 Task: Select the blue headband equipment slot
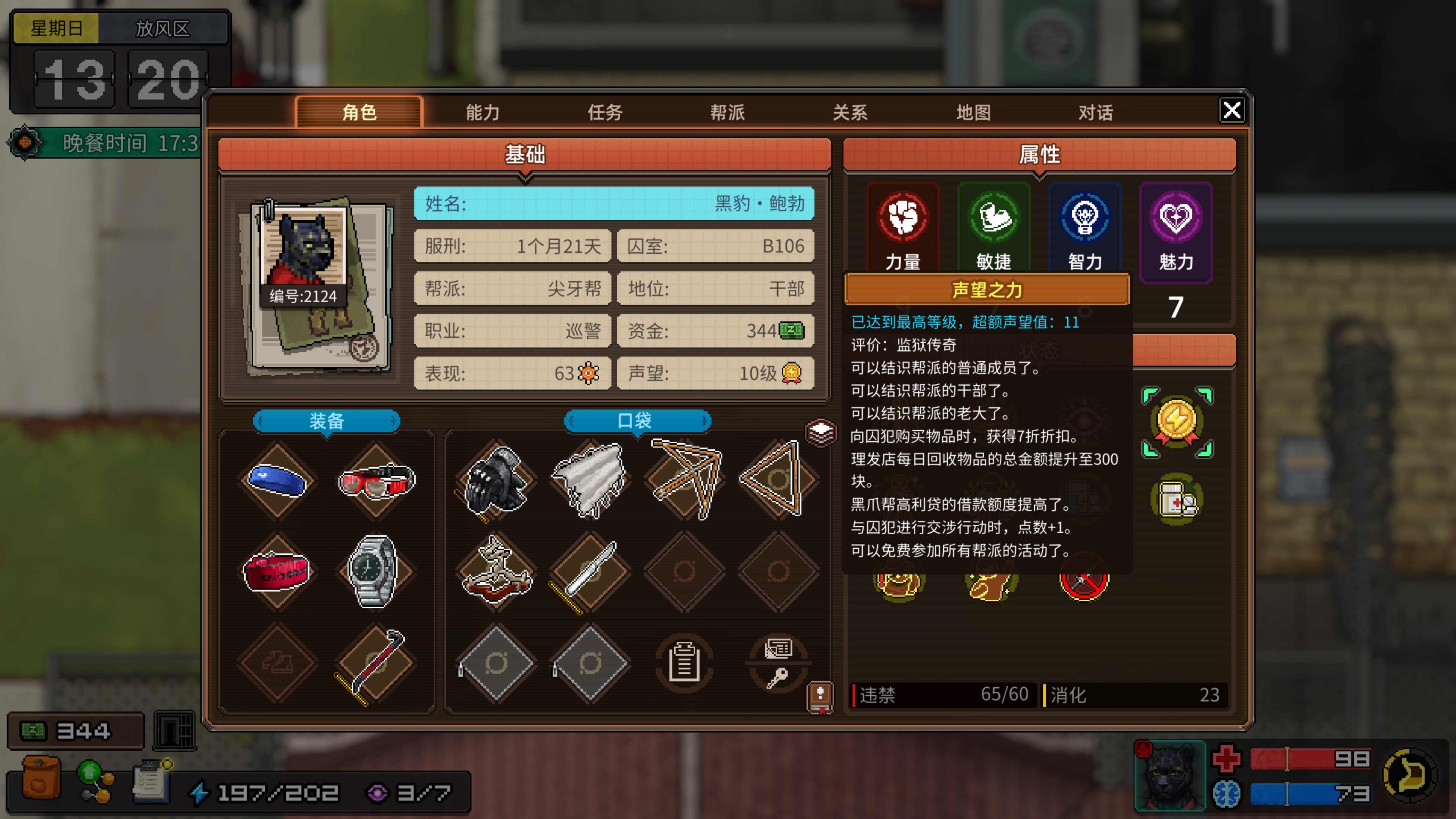(277, 480)
